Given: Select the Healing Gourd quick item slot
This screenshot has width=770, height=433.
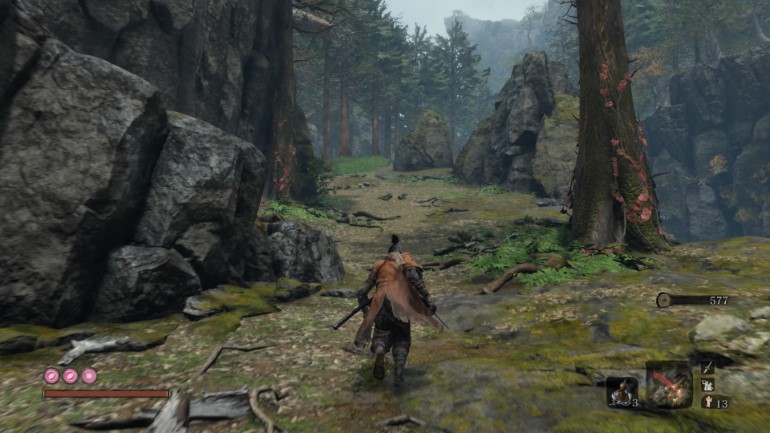Looking at the screenshot, I should [621, 390].
